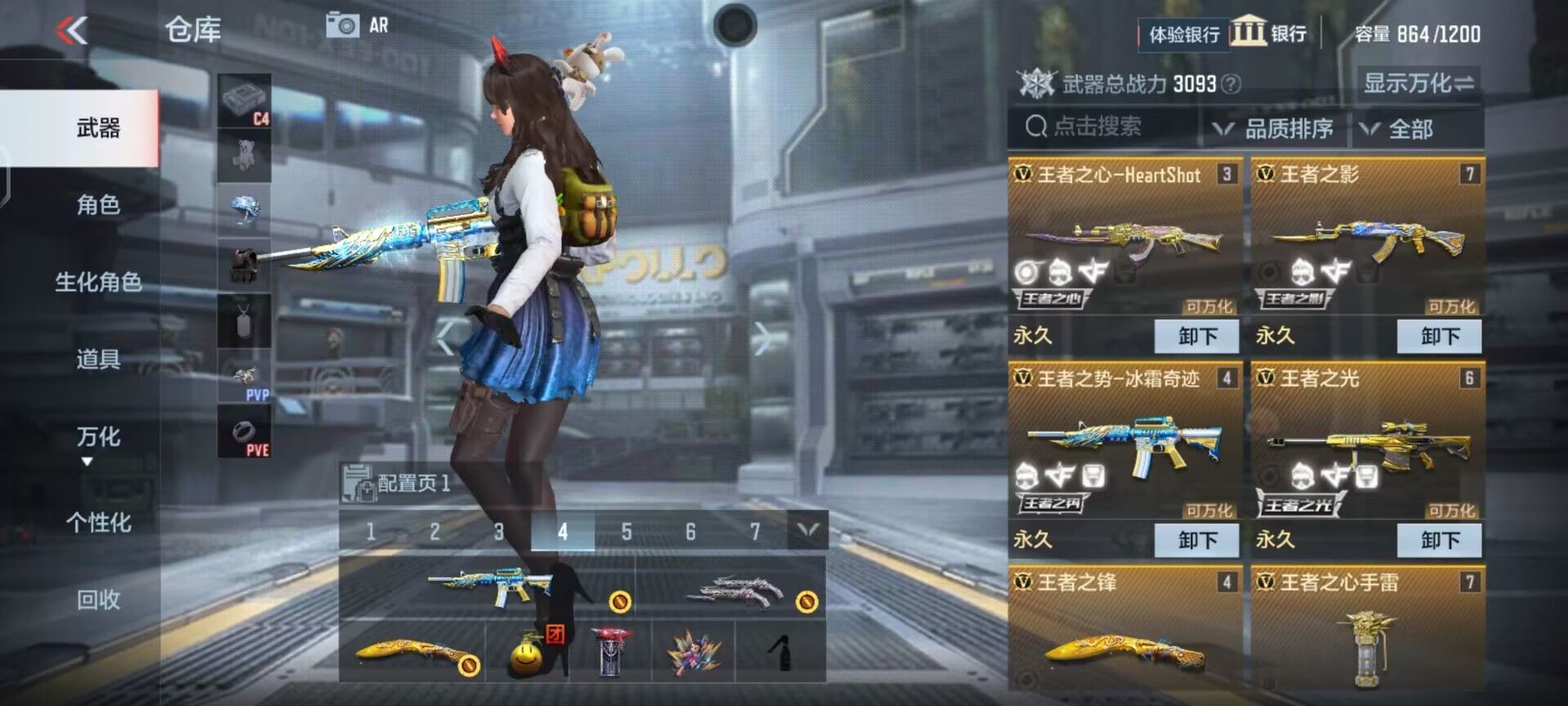1568x706 pixels.
Task: Unequip 王者之心-HeartShot with 卸下 button
Action: point(1196,336)
